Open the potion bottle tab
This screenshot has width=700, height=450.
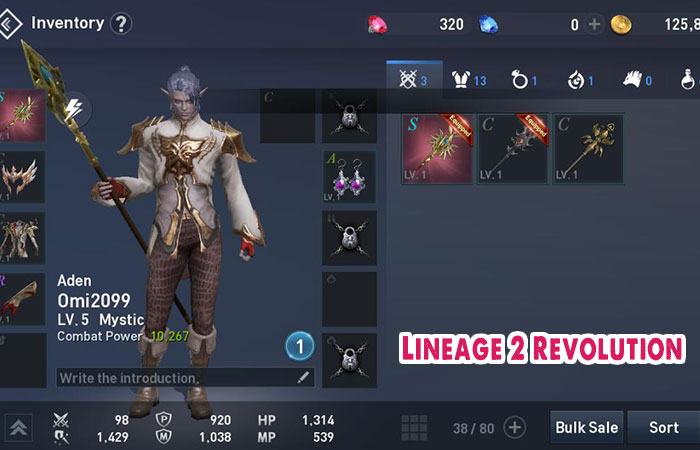point(689,79)
